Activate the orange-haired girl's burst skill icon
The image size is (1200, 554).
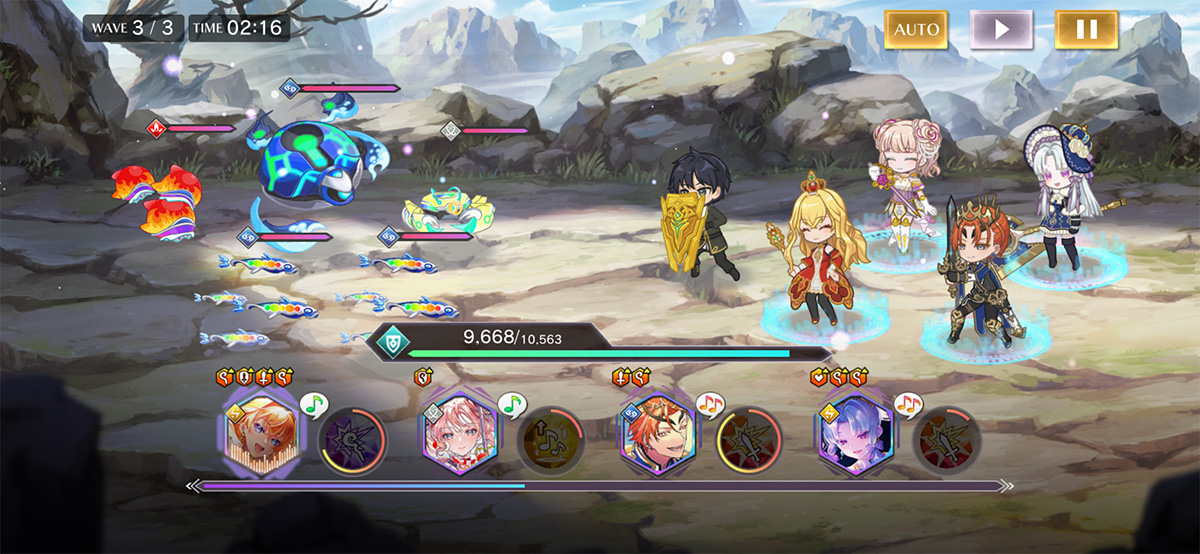pos(350,440)
